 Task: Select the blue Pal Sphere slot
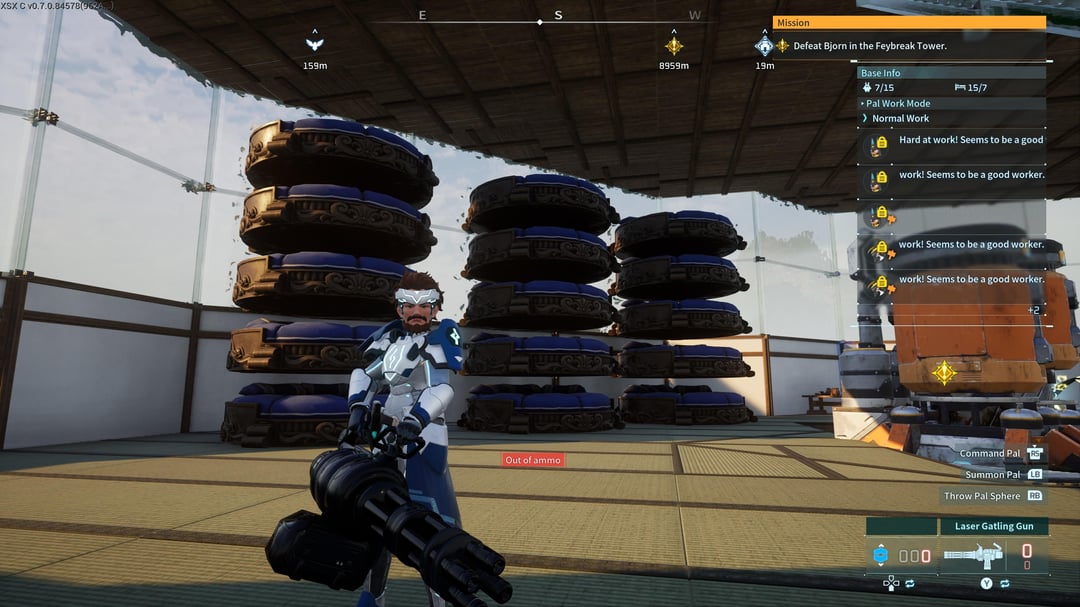(881, 556)
